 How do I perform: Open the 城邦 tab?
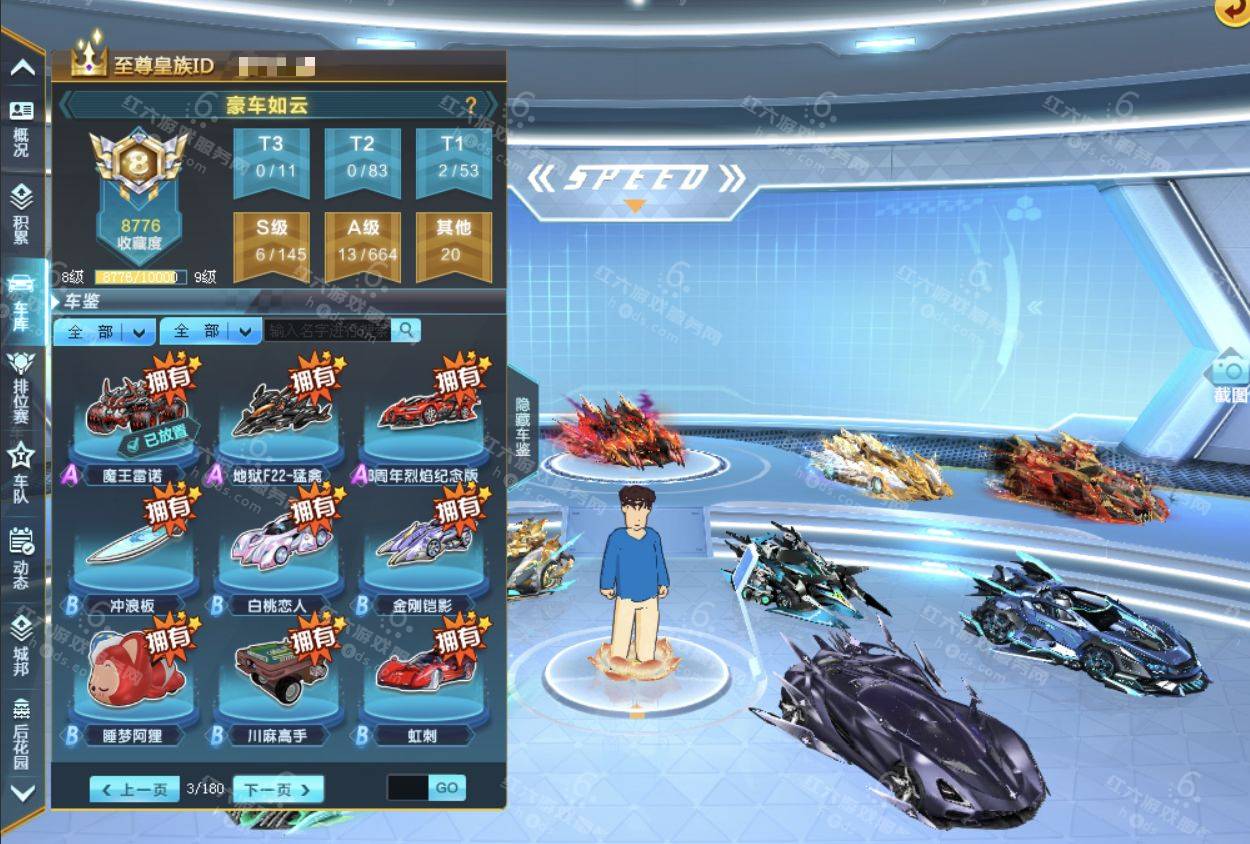[21, 645]
